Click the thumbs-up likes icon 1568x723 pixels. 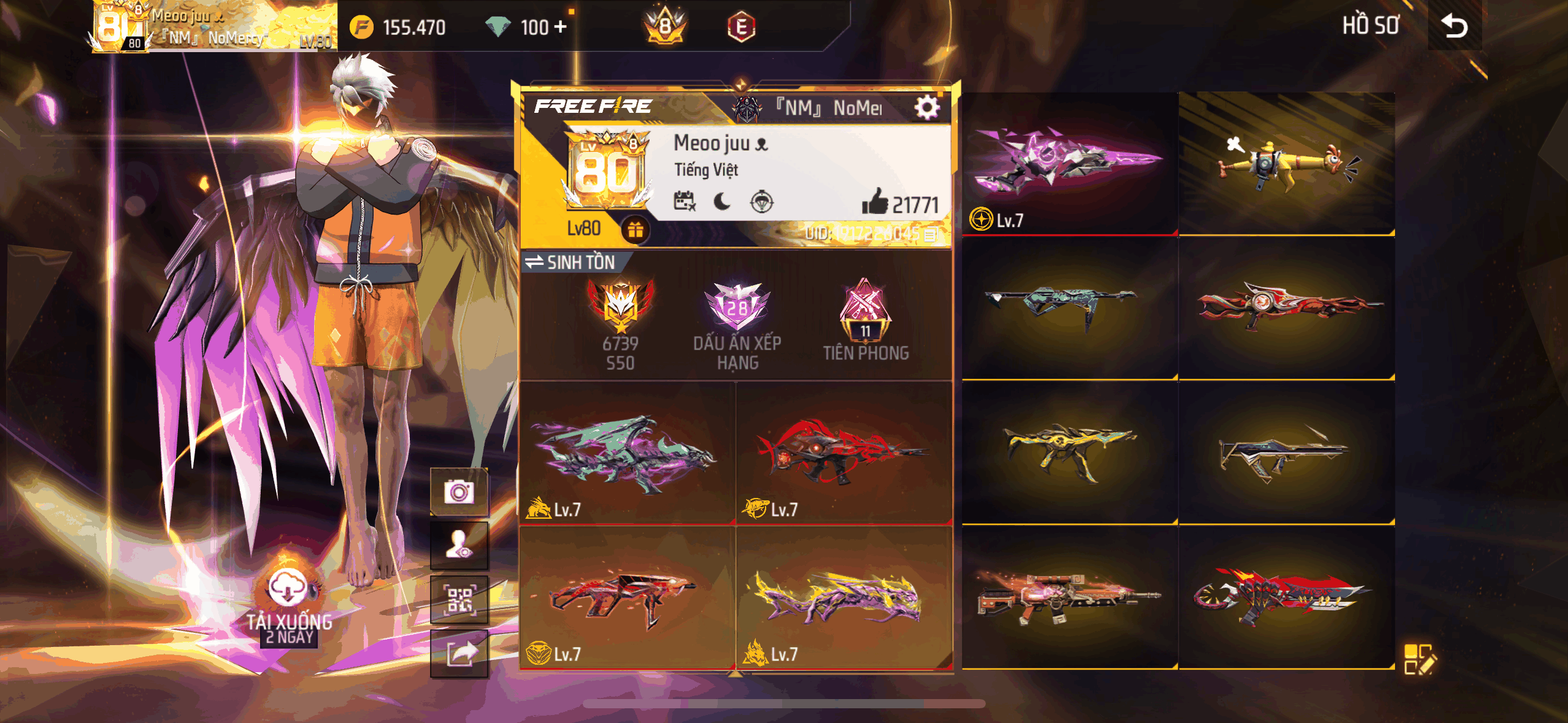point(875,202)
